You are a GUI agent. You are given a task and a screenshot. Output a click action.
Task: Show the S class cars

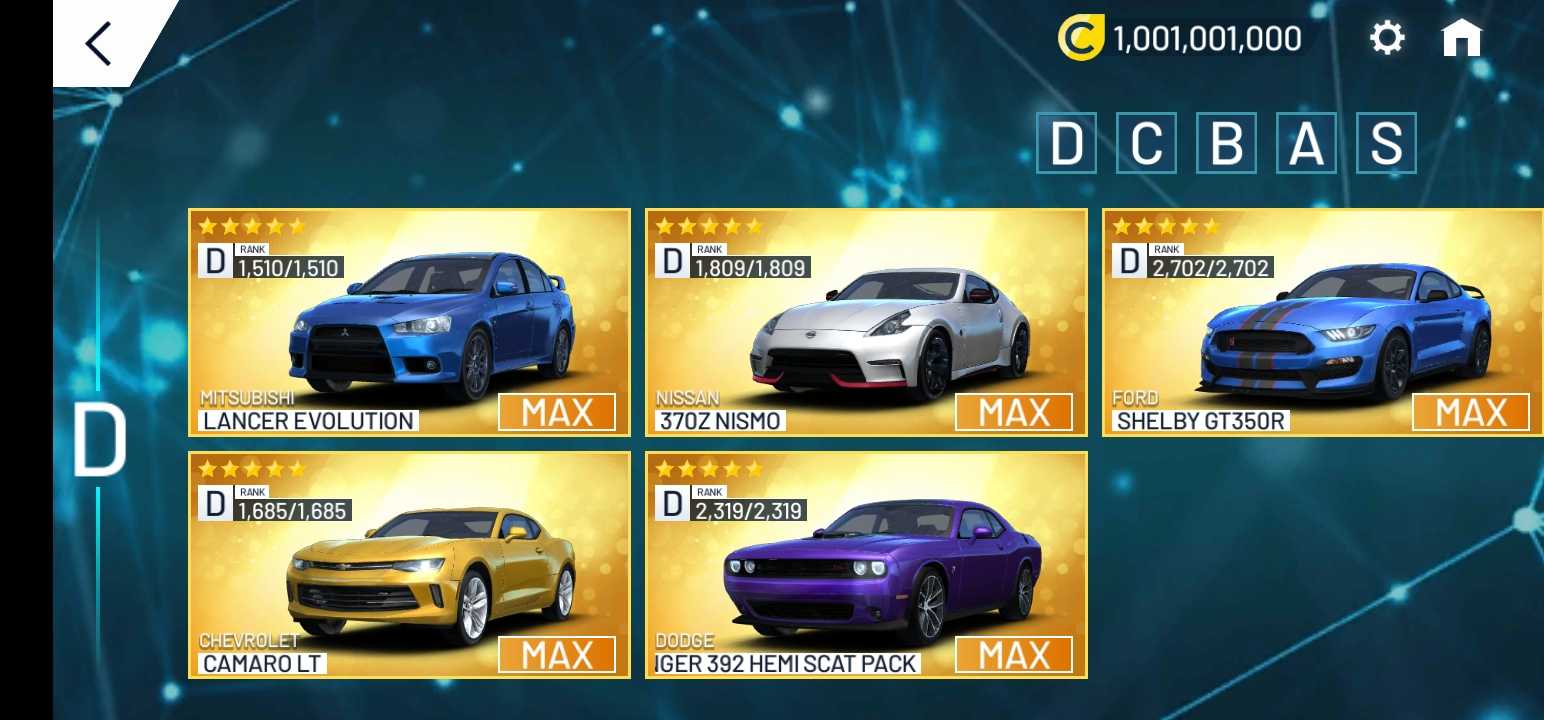1386,143
